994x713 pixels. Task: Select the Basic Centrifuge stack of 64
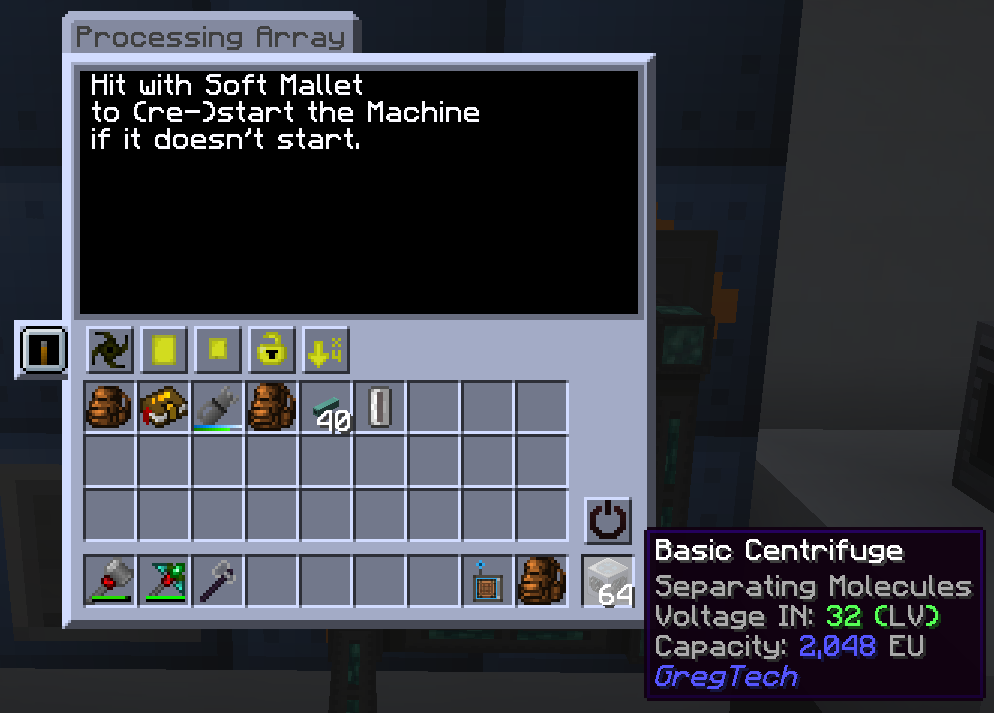[x=608, y=581]
